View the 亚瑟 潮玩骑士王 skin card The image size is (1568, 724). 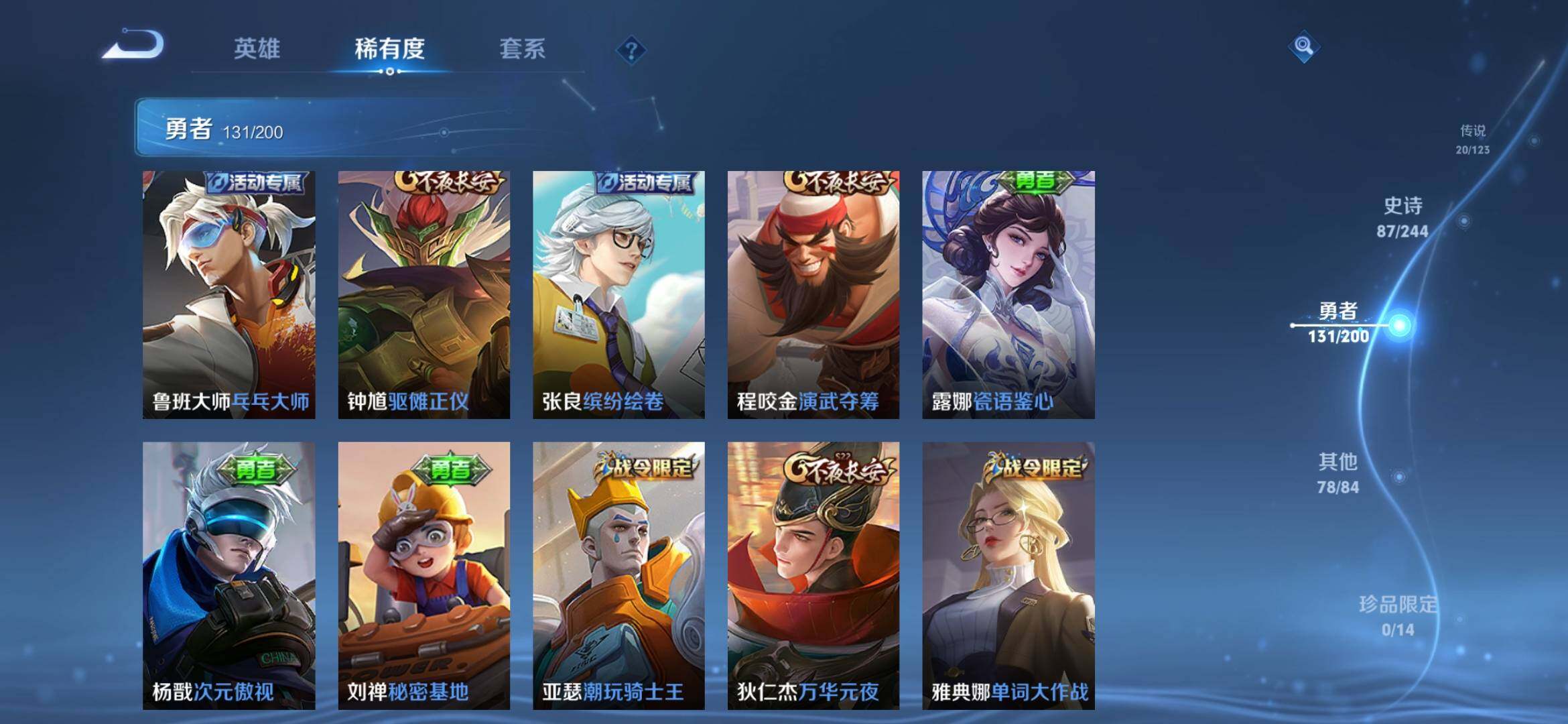click(618, 575)
